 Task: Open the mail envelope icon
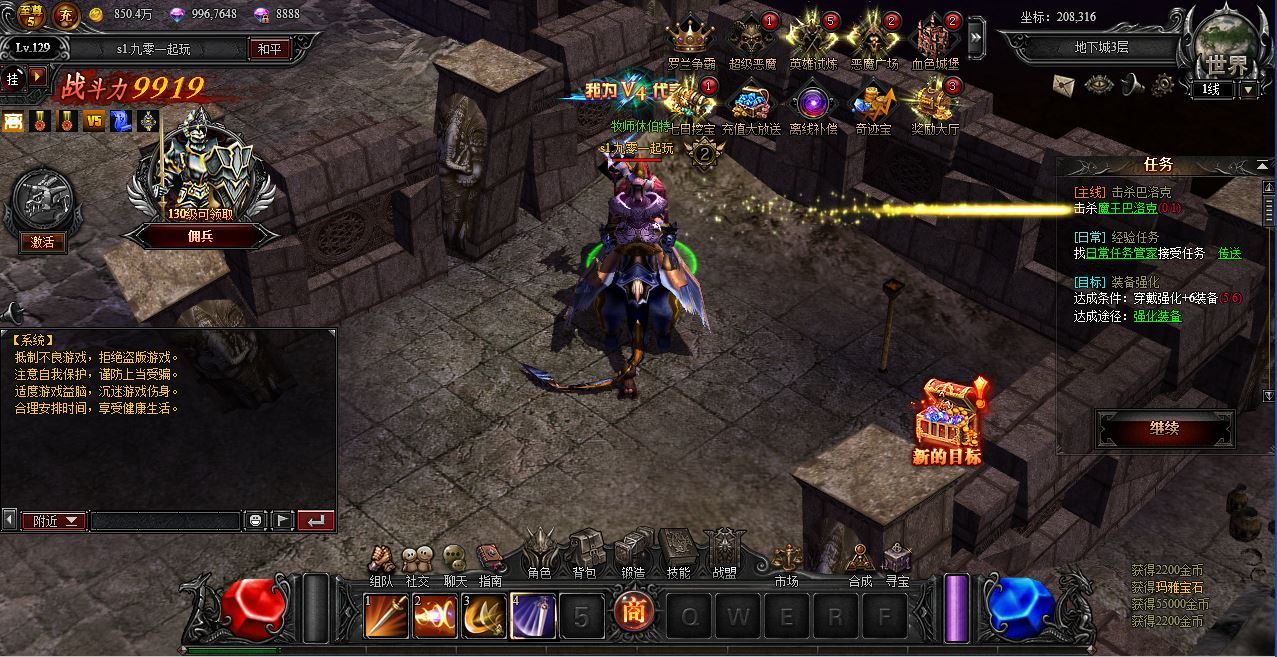click(x=1063, y=85)
